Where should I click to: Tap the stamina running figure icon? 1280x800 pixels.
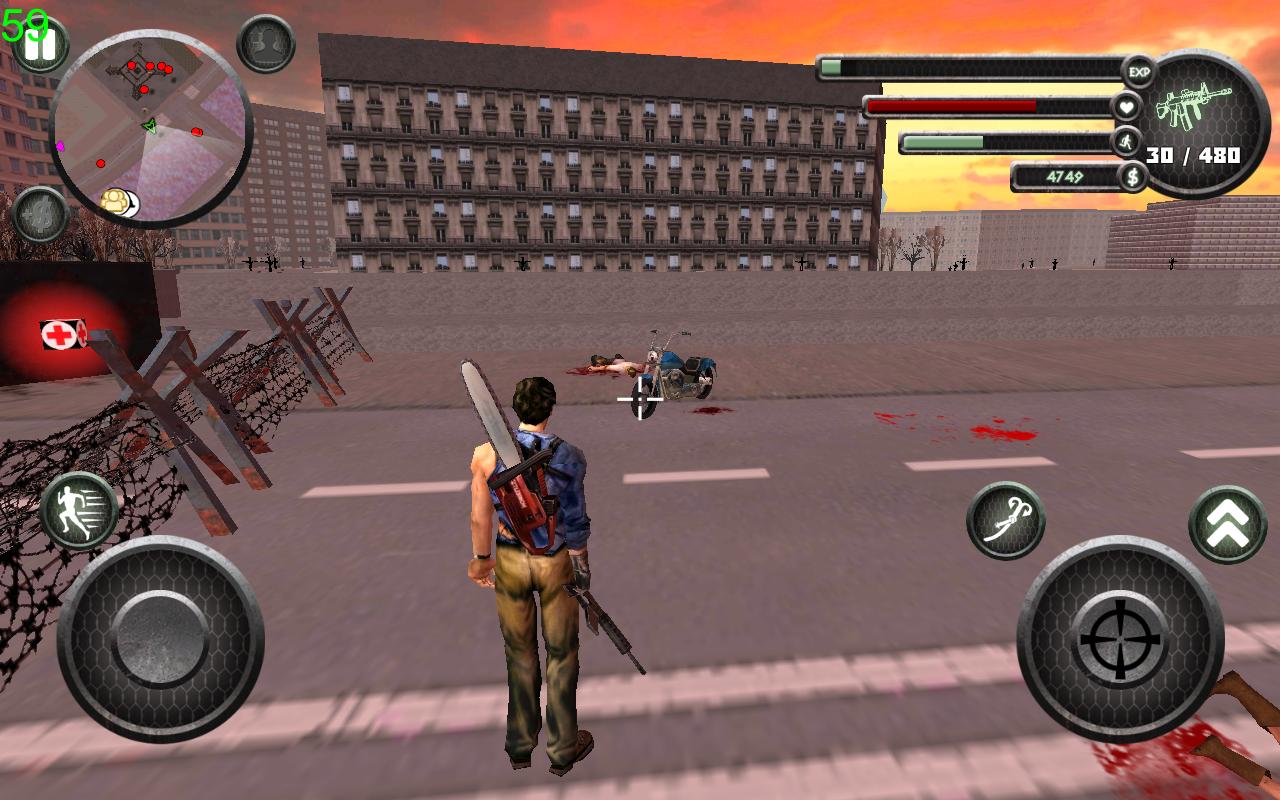coord(1127,140)
